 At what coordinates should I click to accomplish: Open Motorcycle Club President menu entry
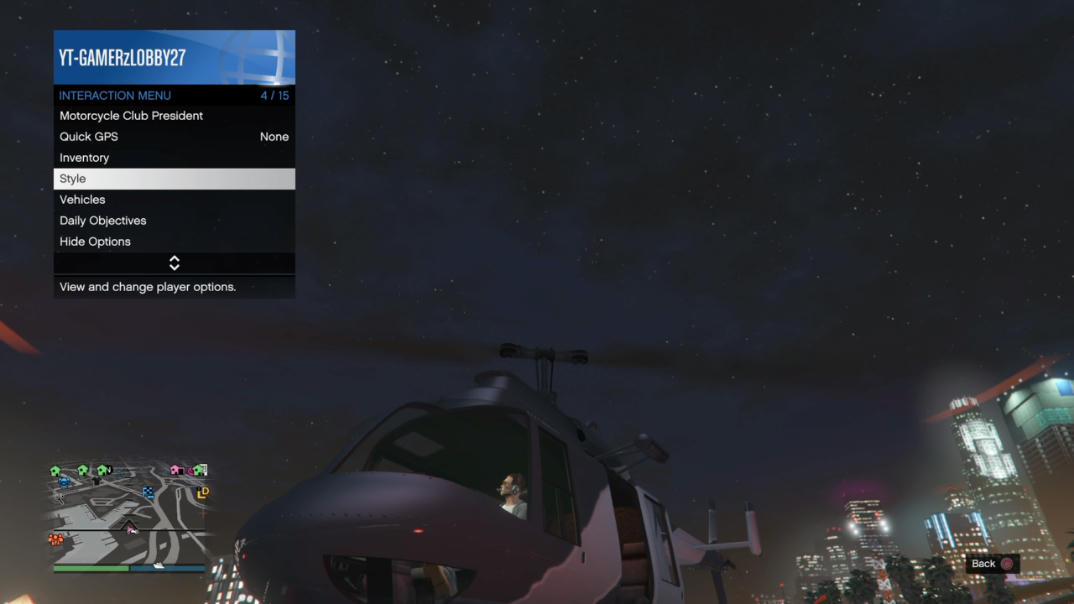click(x=173, y=116)
